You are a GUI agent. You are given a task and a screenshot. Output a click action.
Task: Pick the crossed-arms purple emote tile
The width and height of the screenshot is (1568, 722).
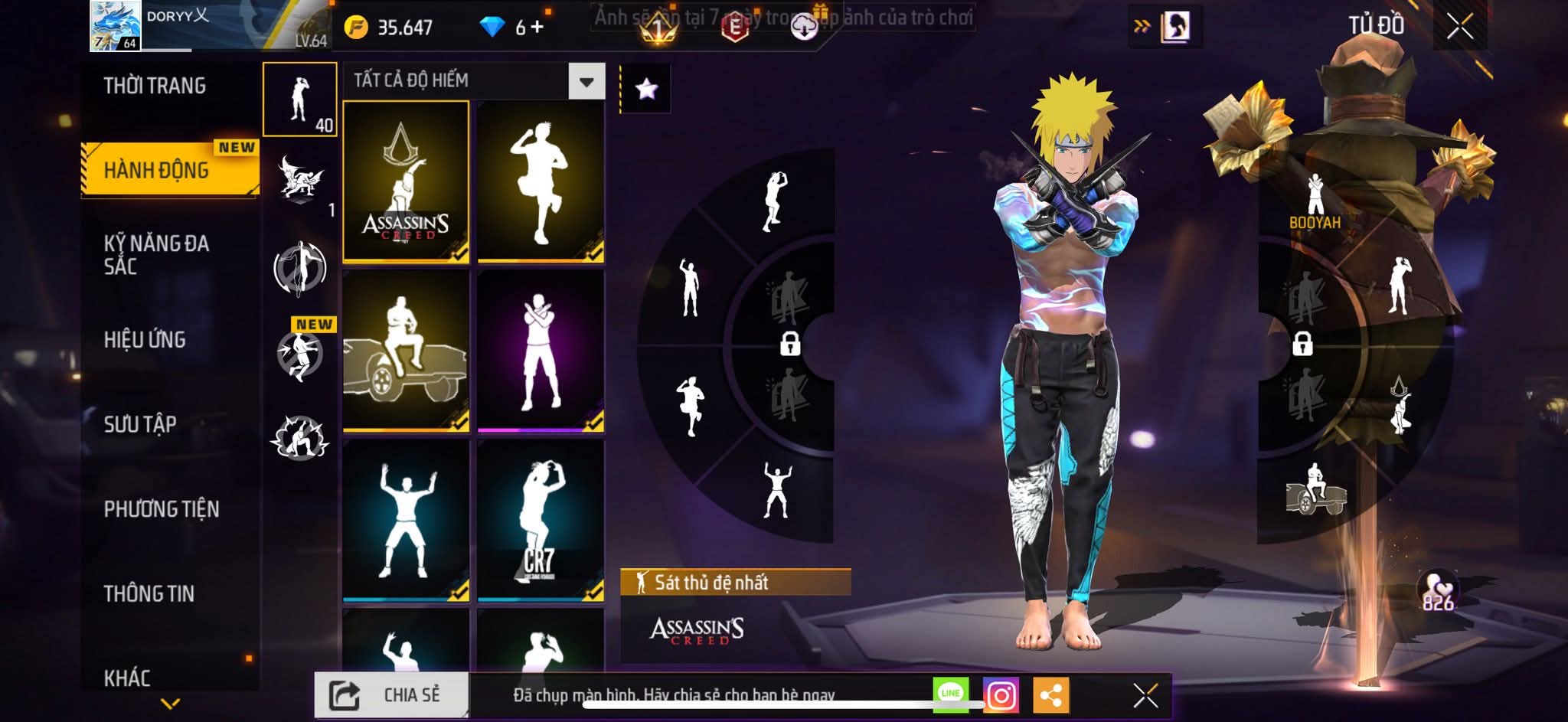click(x=541, y=350)
